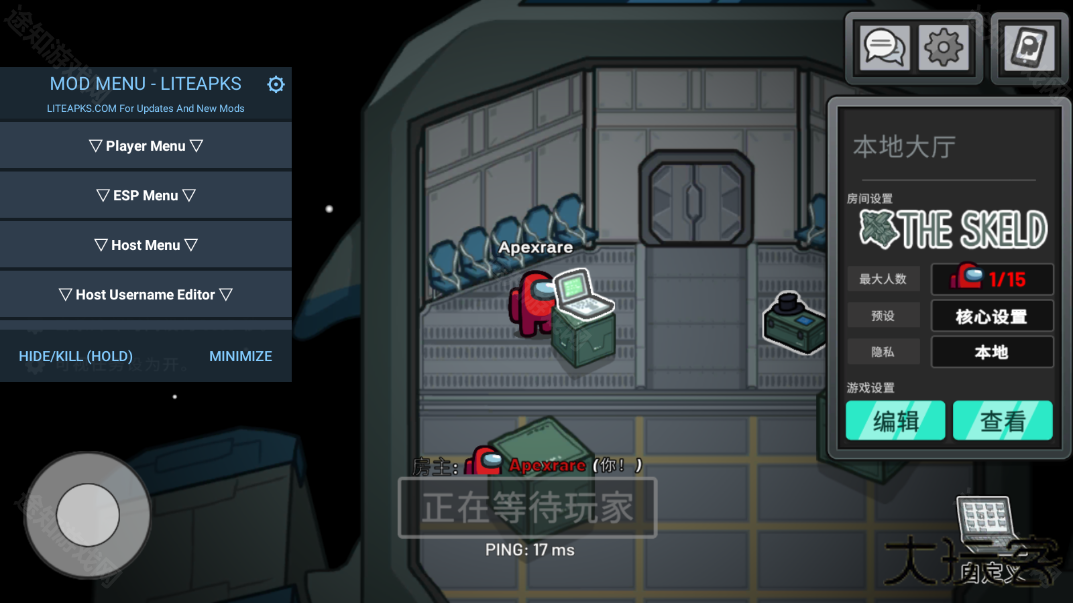The image size is (1073, 603).
Task: Tap the virtual joystick pad
Action: (88, 515)
